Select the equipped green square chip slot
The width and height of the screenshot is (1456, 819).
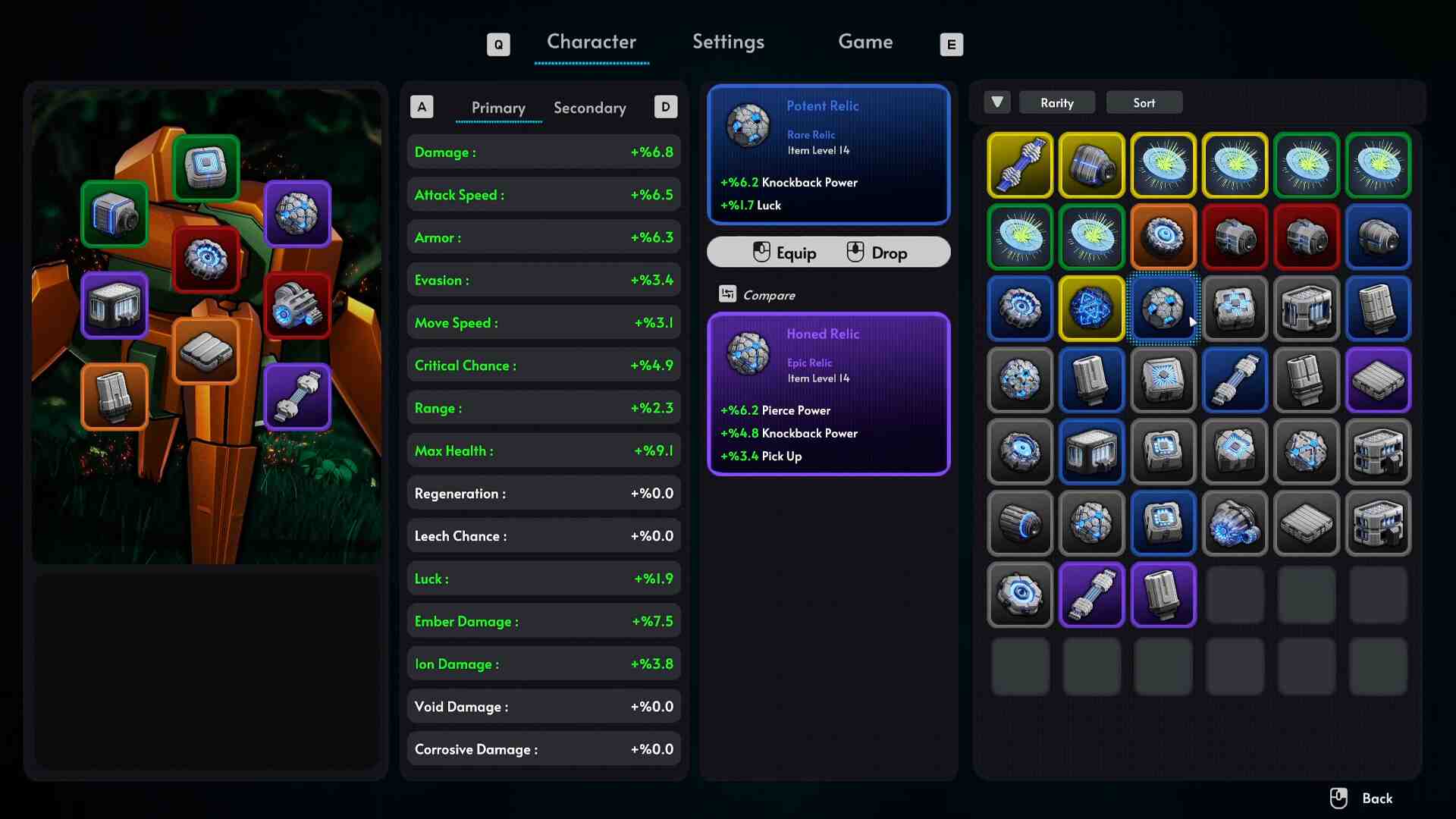coord(206,168)
